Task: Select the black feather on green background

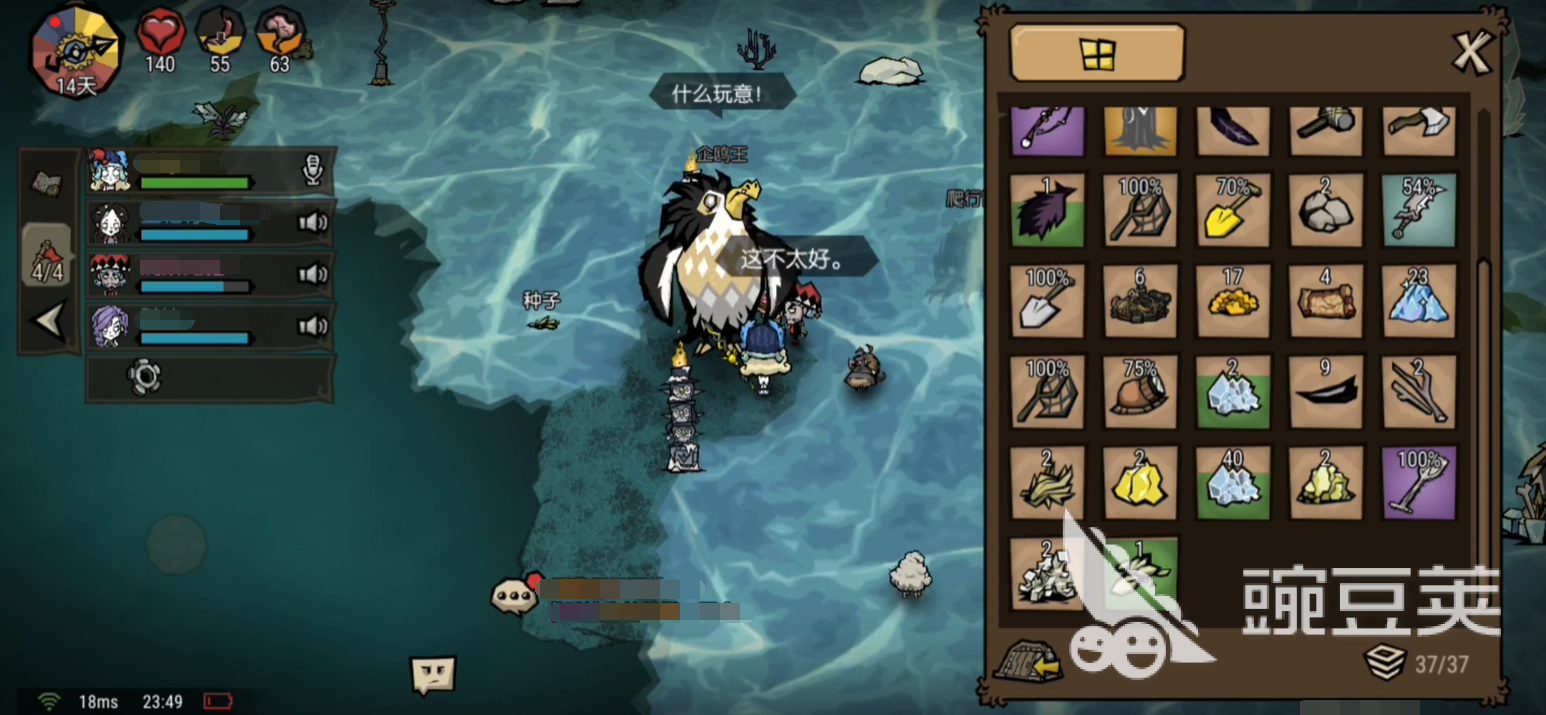Action: tap(1047, 209)
